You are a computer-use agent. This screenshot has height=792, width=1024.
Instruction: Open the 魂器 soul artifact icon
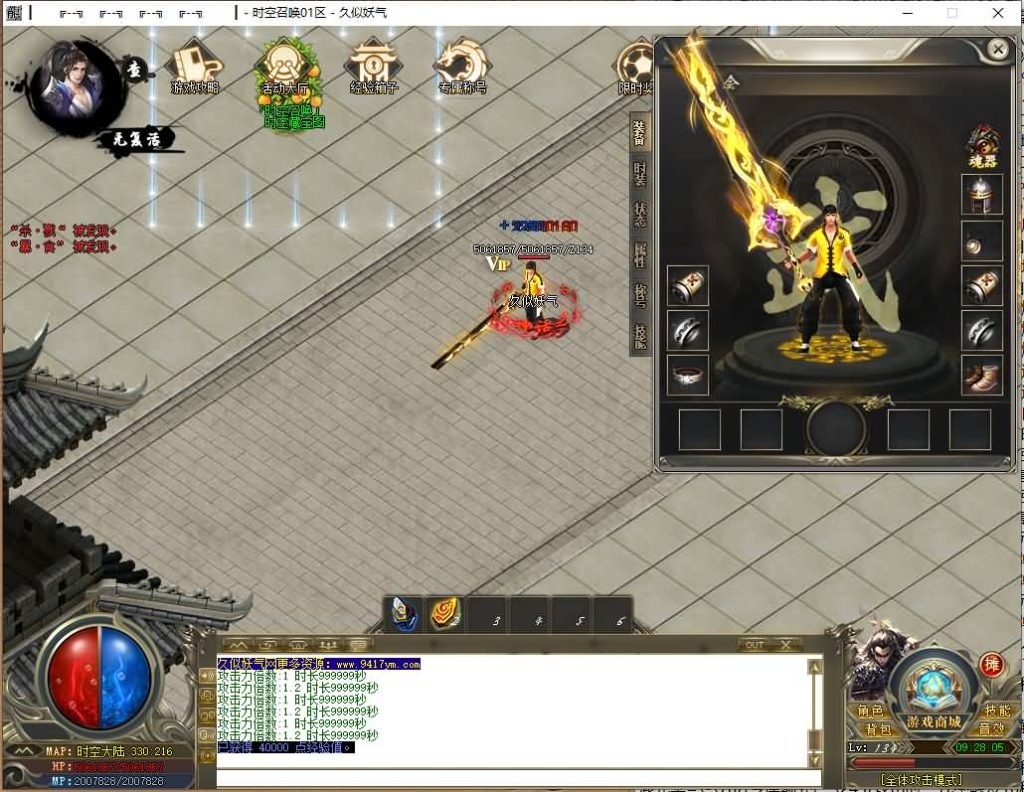pyautogui.click(x=982, y=147)
